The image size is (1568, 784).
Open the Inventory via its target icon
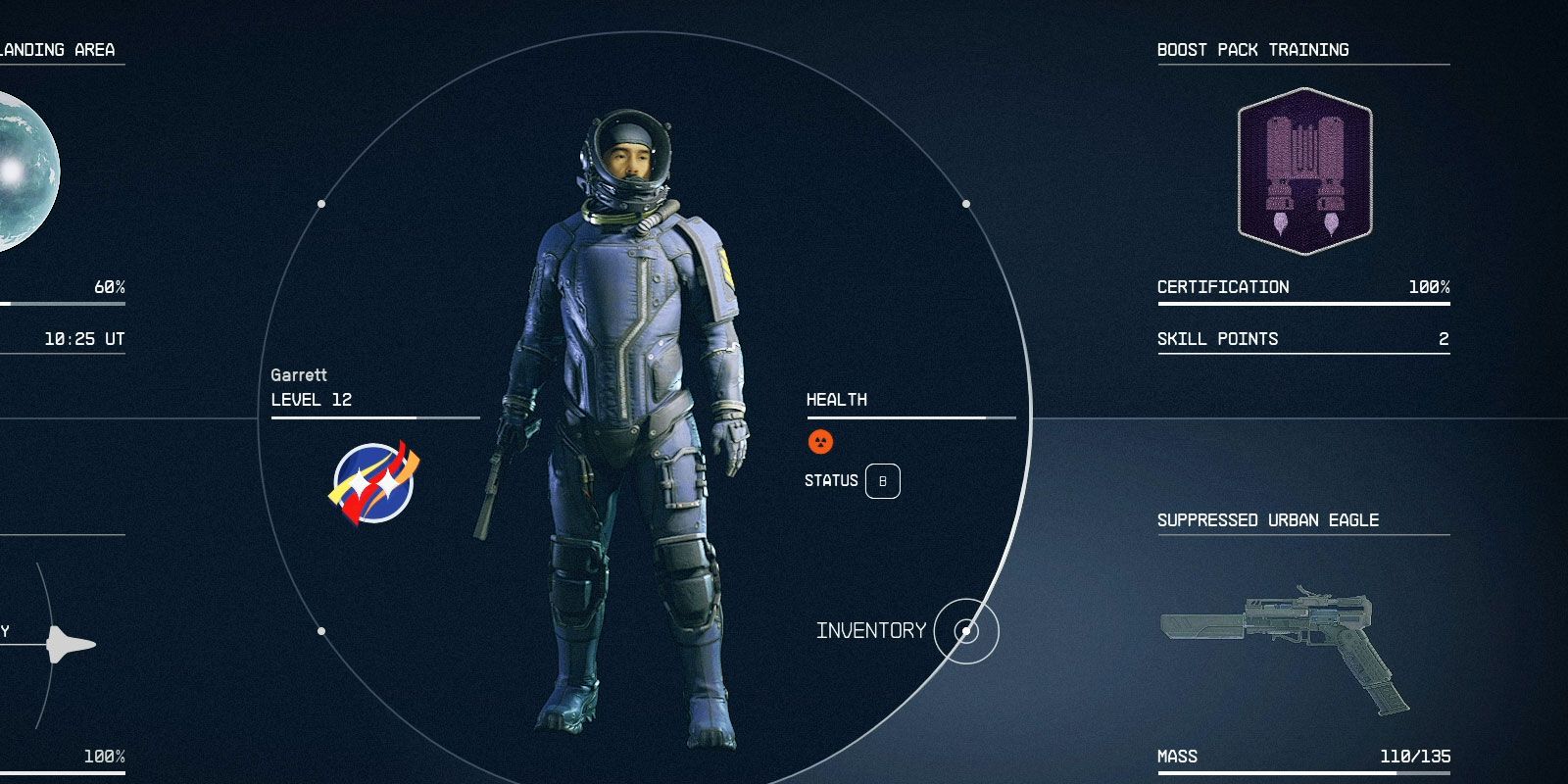click(964, 632)
